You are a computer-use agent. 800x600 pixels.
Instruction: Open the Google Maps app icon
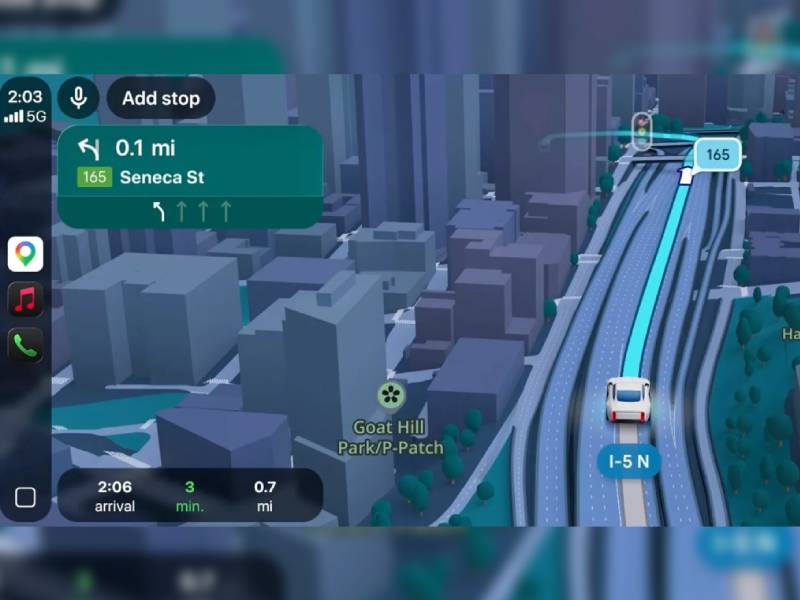[x=26, y=254]
